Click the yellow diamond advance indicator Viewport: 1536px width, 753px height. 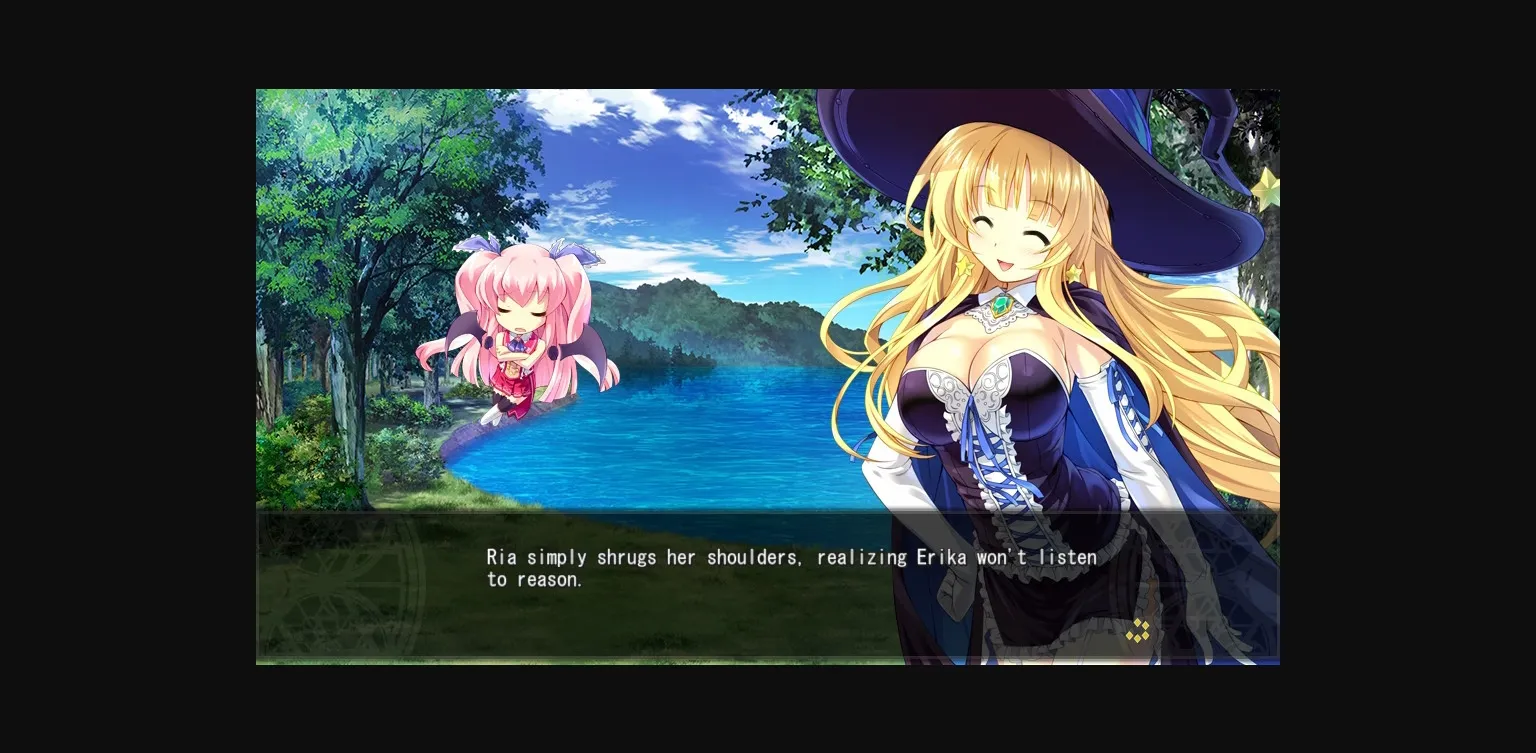click(1137, 632)
